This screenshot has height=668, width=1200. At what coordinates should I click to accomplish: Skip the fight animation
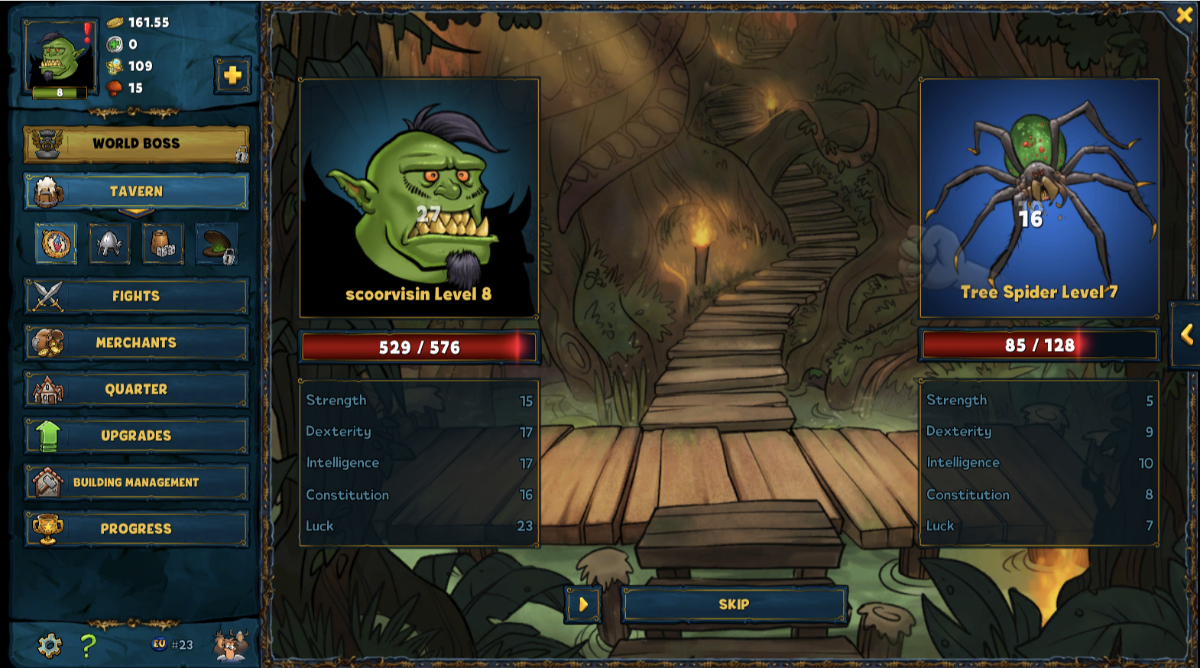tap(734, 605)
